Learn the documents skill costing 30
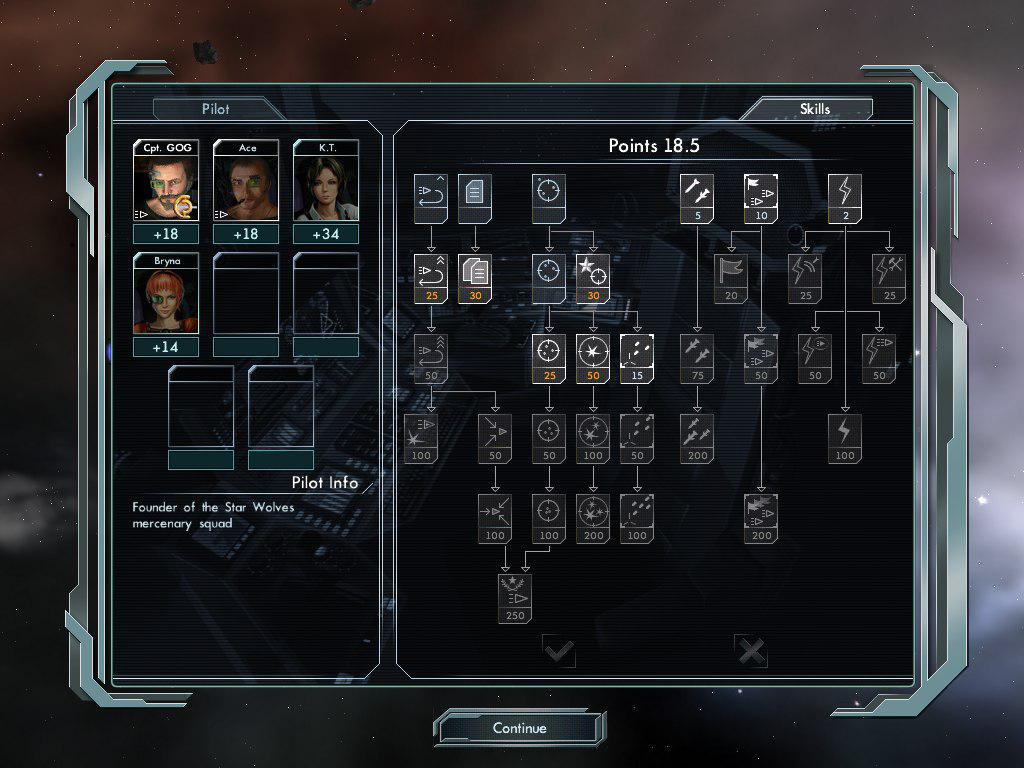1024x768 pixels. [475, 277]
